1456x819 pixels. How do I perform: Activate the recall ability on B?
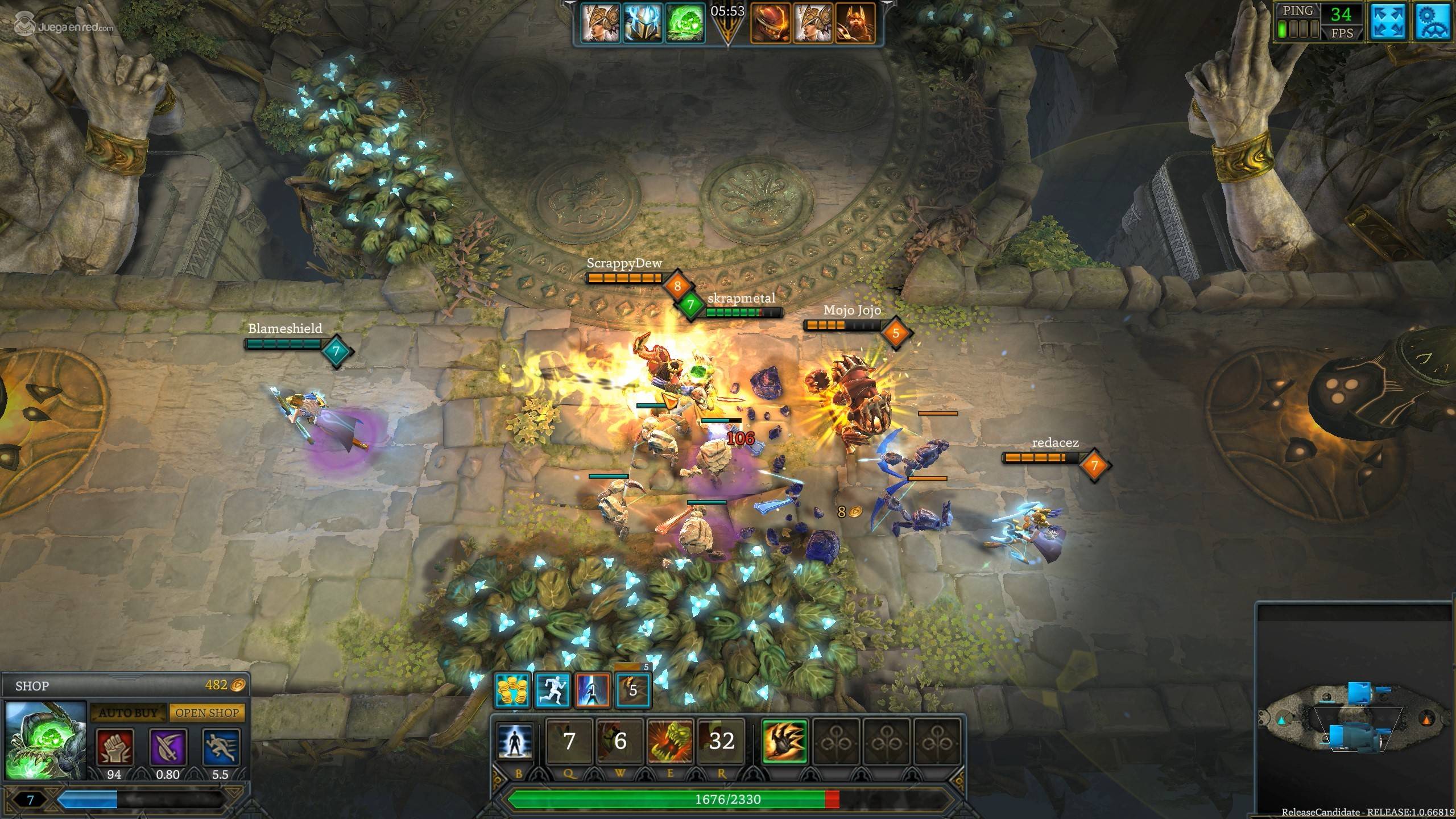tap(515, 741)
